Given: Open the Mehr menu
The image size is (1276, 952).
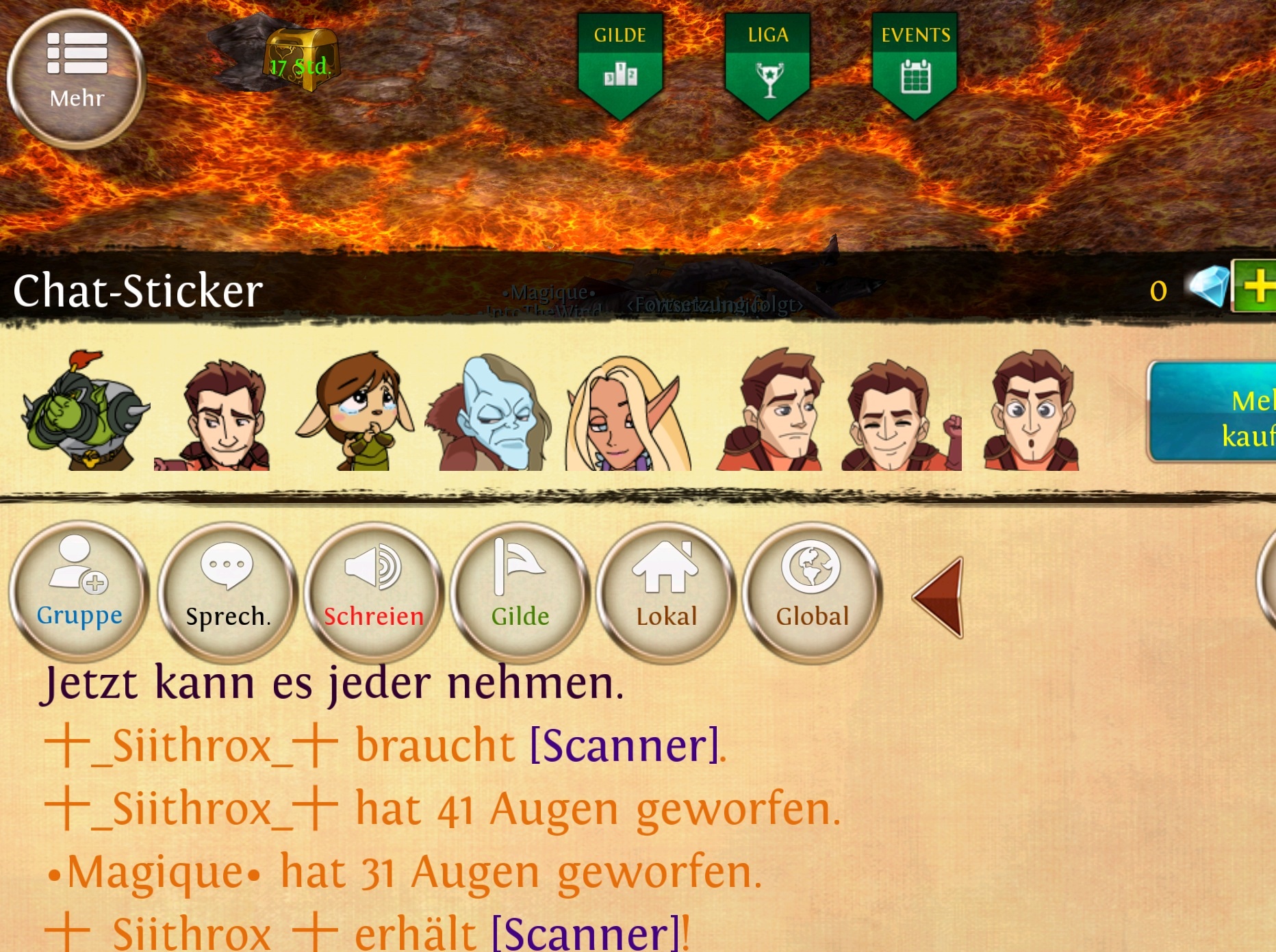Looking at the screenshot, I should [x=76, y=78].
